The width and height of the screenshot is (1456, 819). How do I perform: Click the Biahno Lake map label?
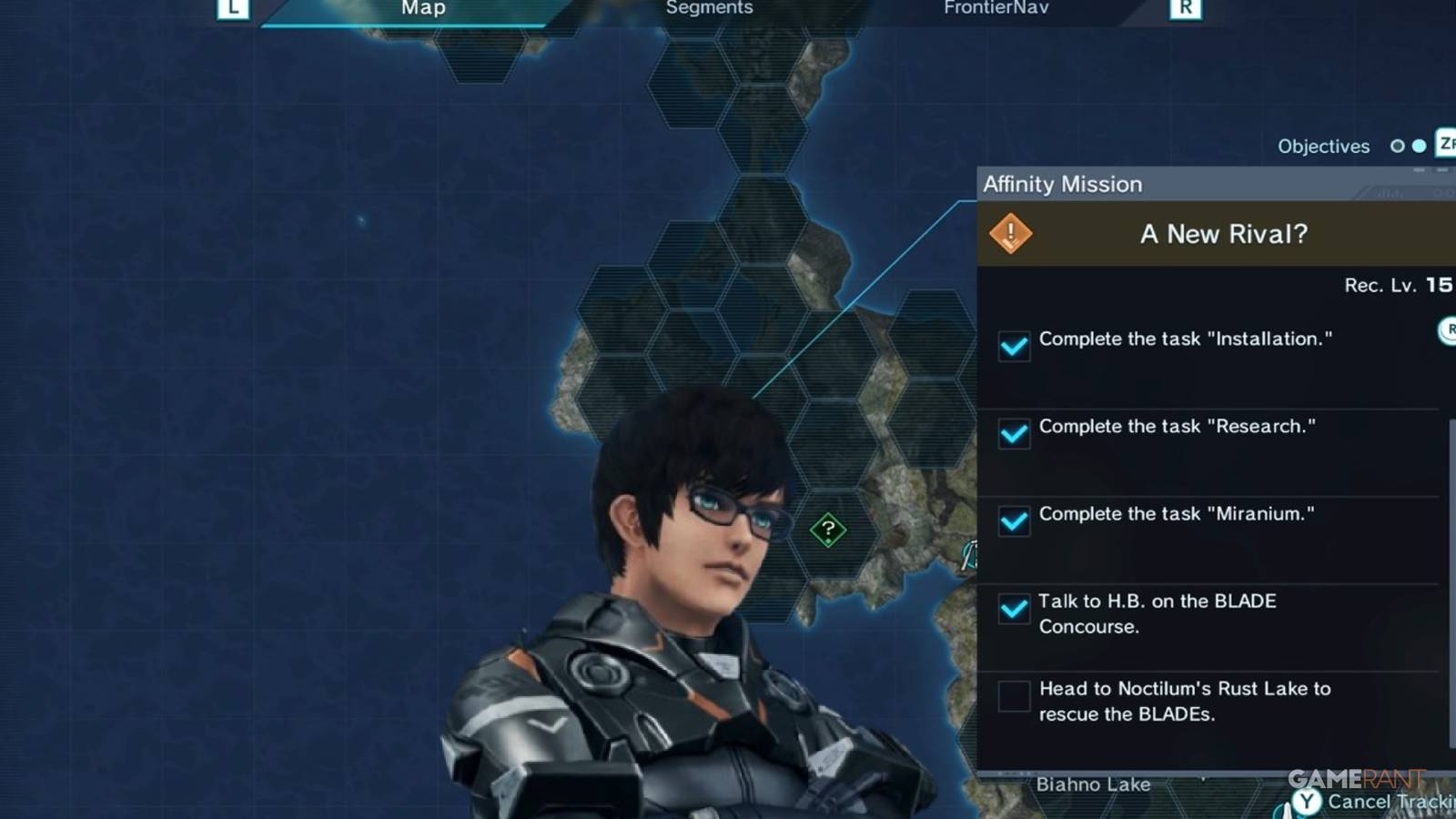click(x=1095, y=784)
